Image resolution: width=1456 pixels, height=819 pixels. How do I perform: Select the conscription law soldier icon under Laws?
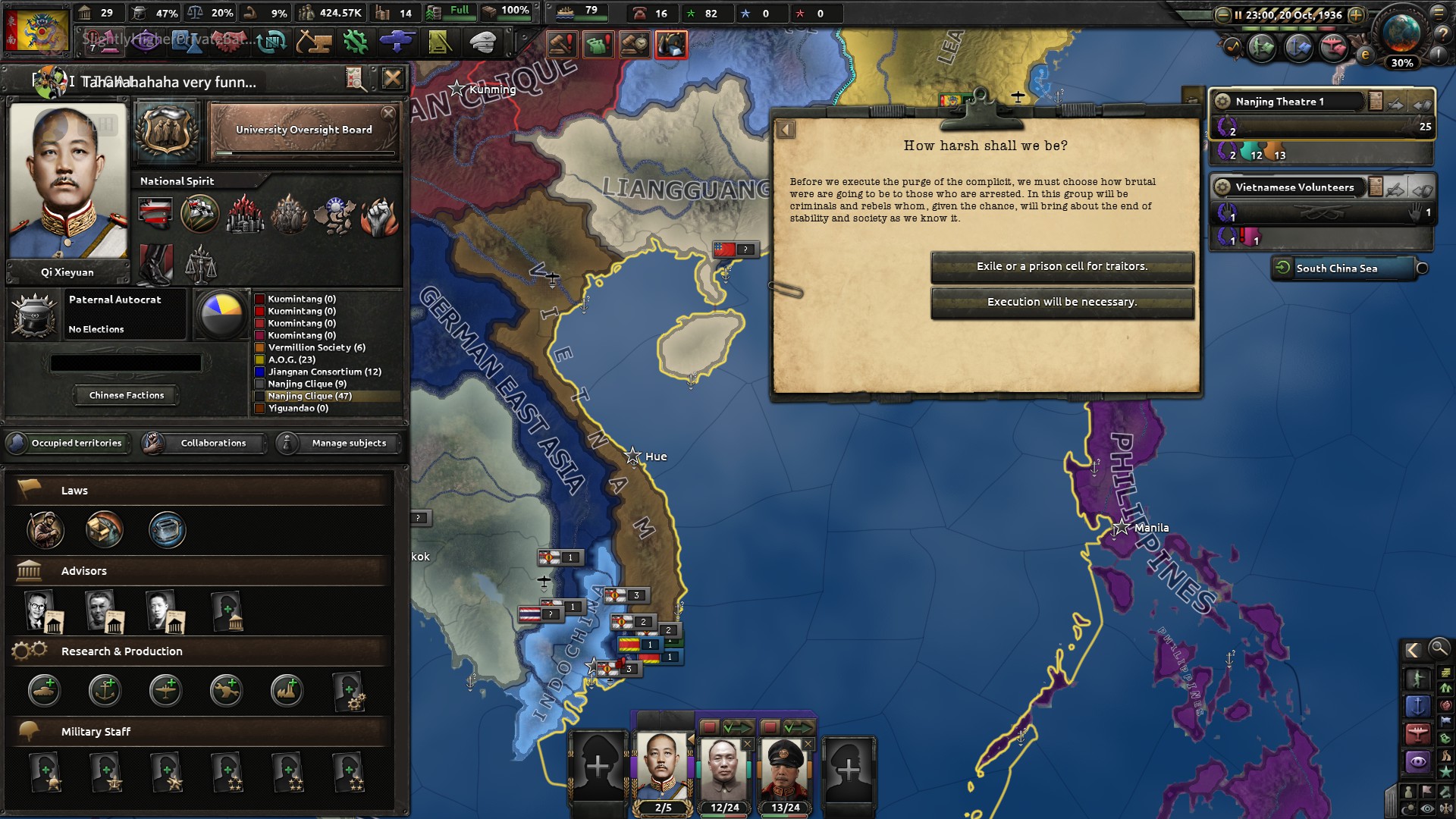[45, 531]
